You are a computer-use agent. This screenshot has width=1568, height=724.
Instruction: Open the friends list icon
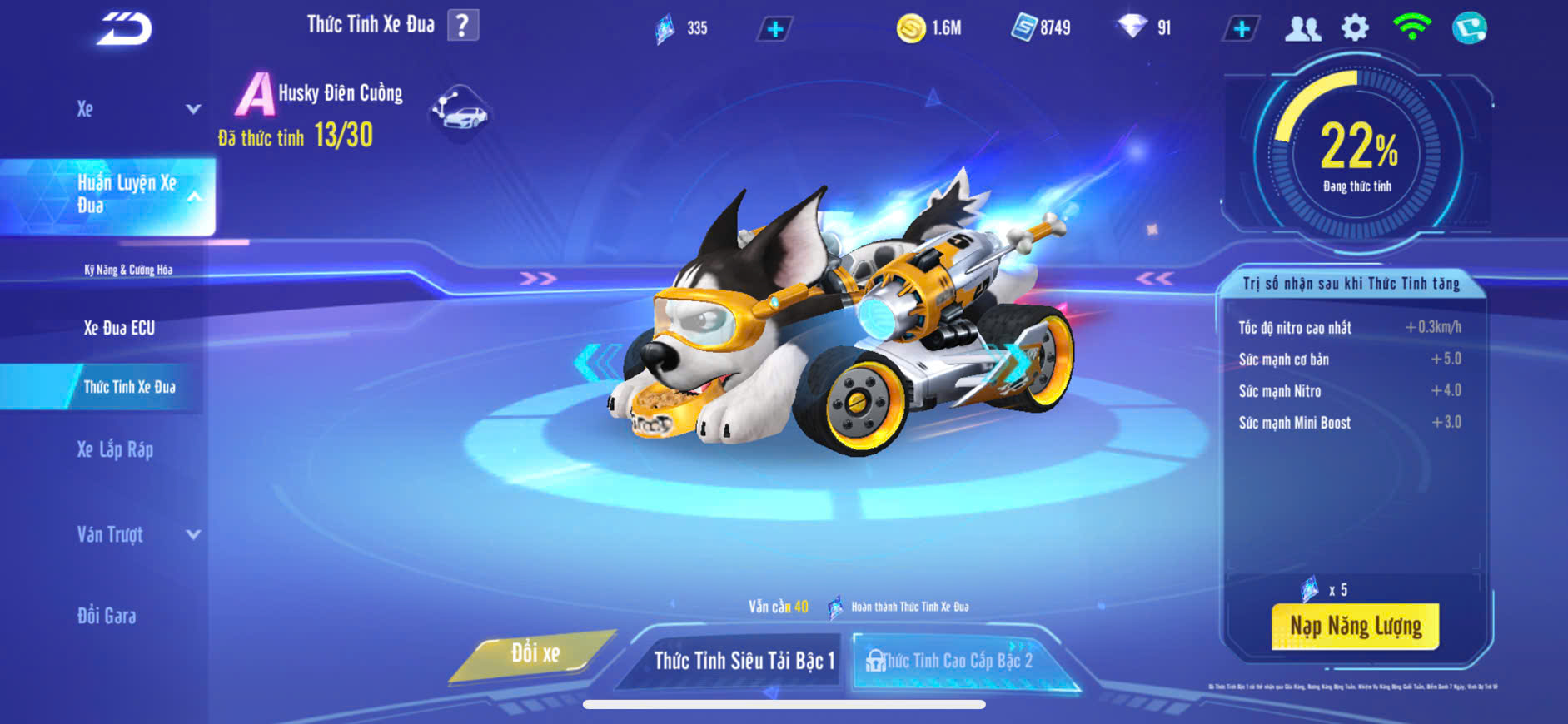tap(1302, 29)
